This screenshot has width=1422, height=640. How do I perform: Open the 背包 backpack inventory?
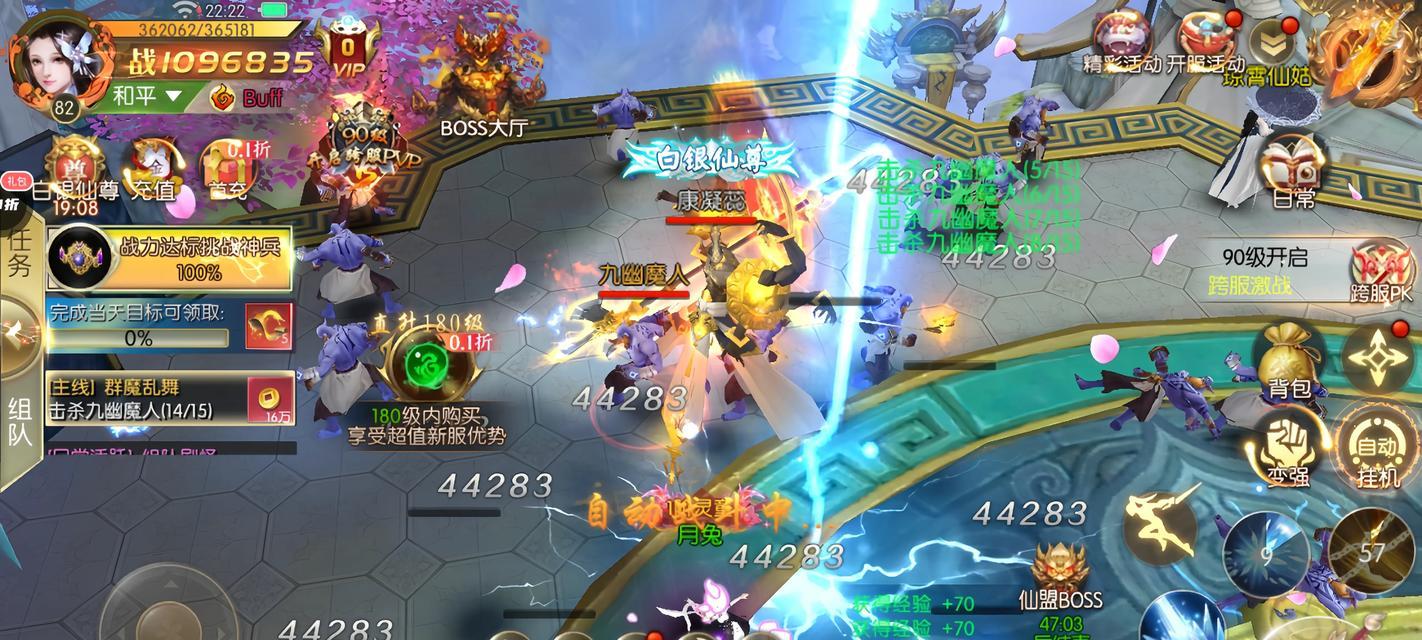1289,360
